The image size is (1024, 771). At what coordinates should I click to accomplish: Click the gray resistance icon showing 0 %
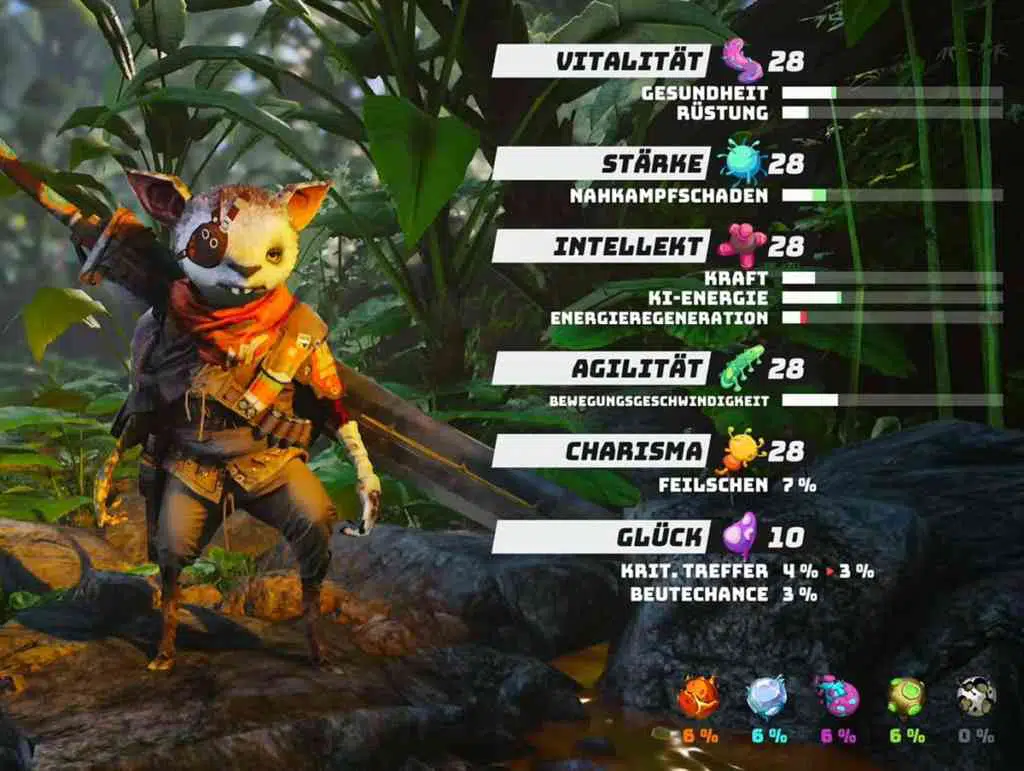coord(975,696)
